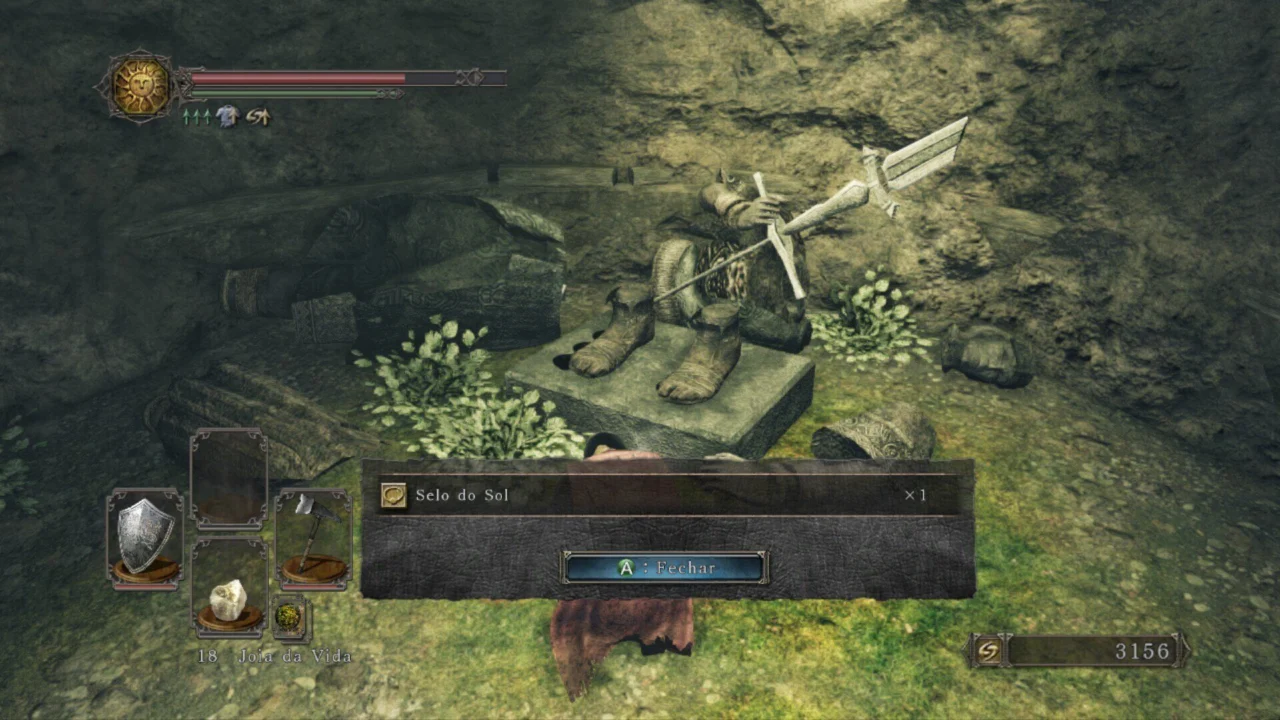Select the Selo do Sol item row
The image size is (1280, 720).
coord(667,495)
